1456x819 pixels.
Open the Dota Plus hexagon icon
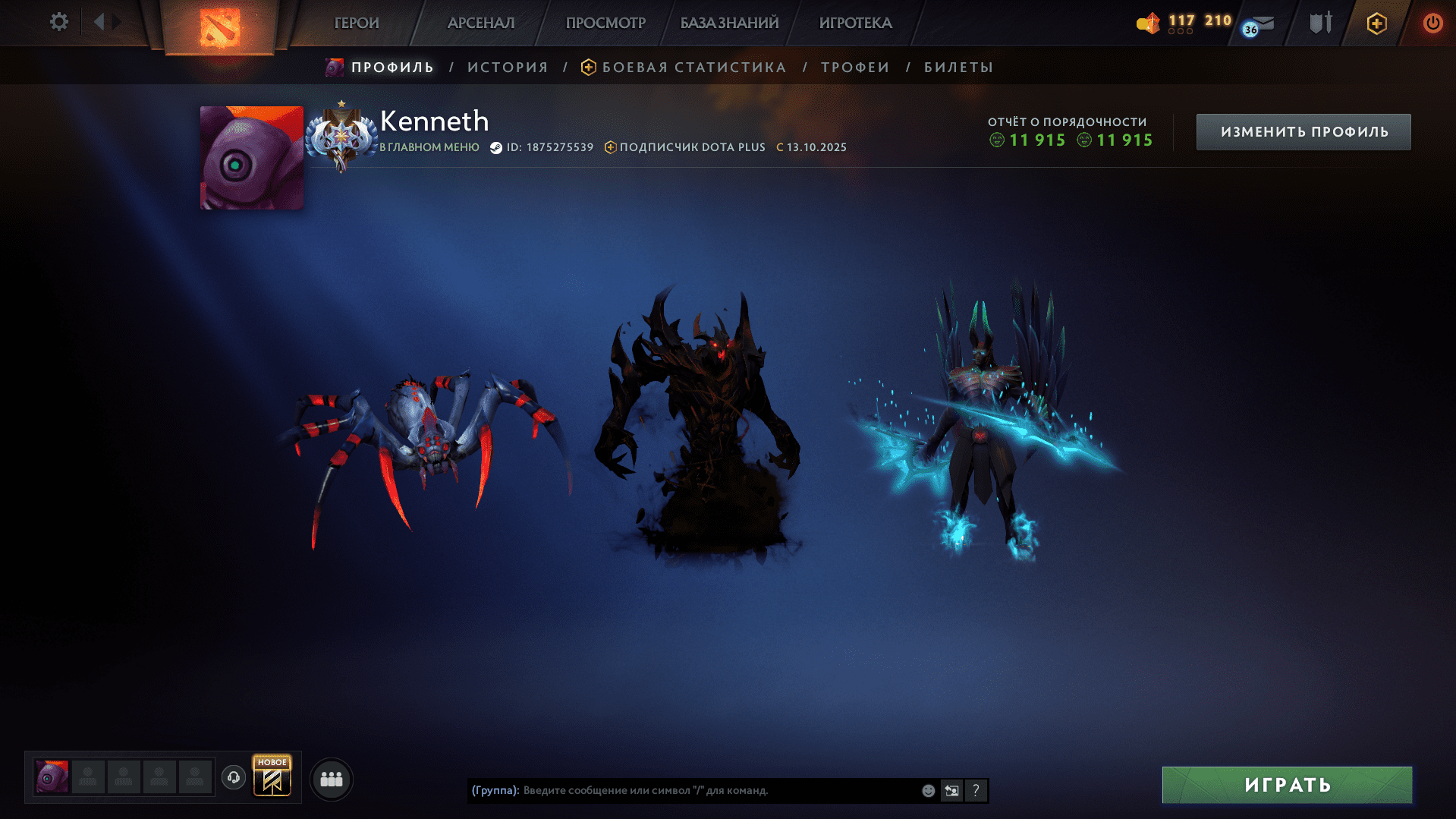(x=1376, y=23)
